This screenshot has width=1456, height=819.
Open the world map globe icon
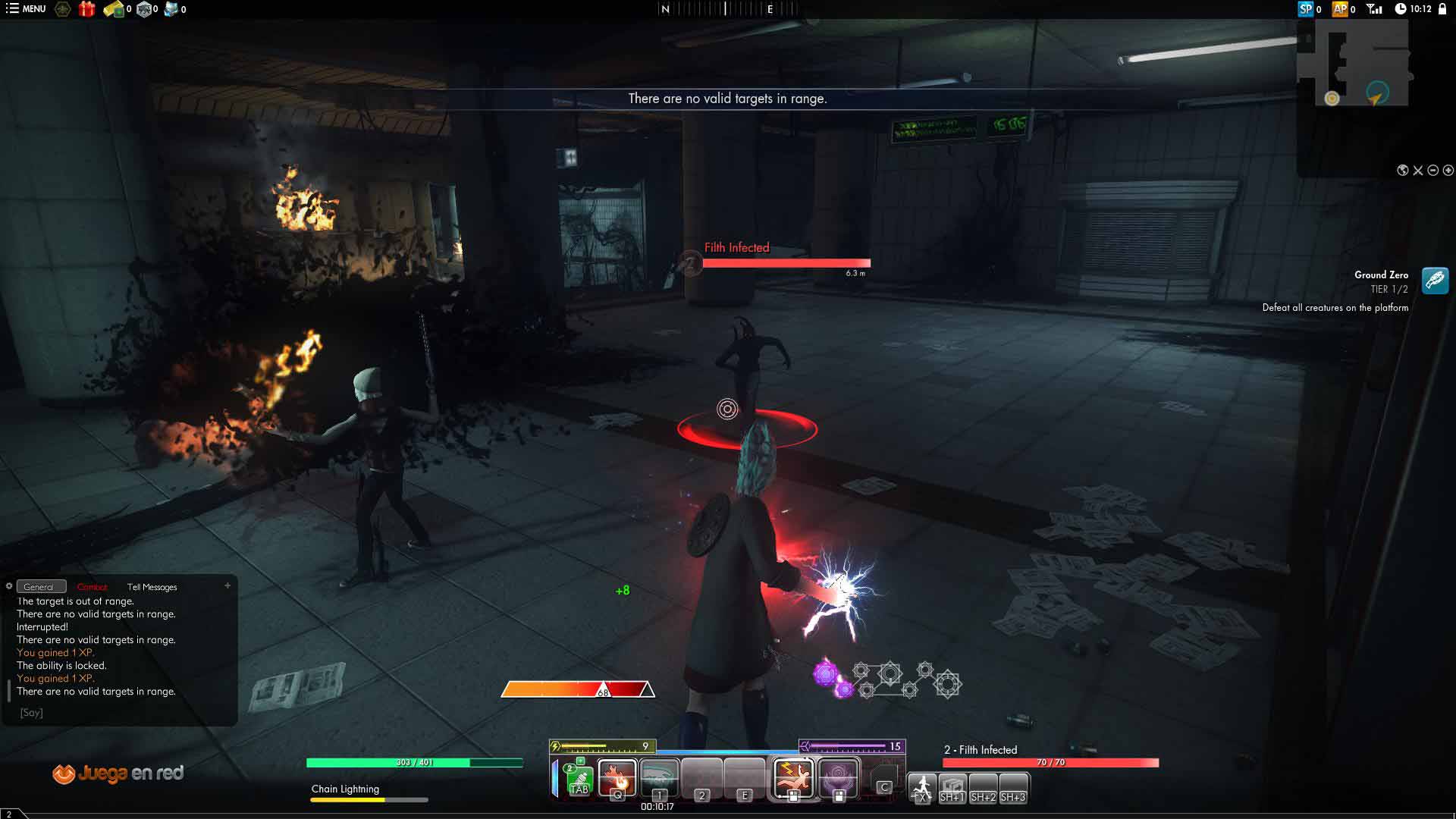[x=1403, y=171]
